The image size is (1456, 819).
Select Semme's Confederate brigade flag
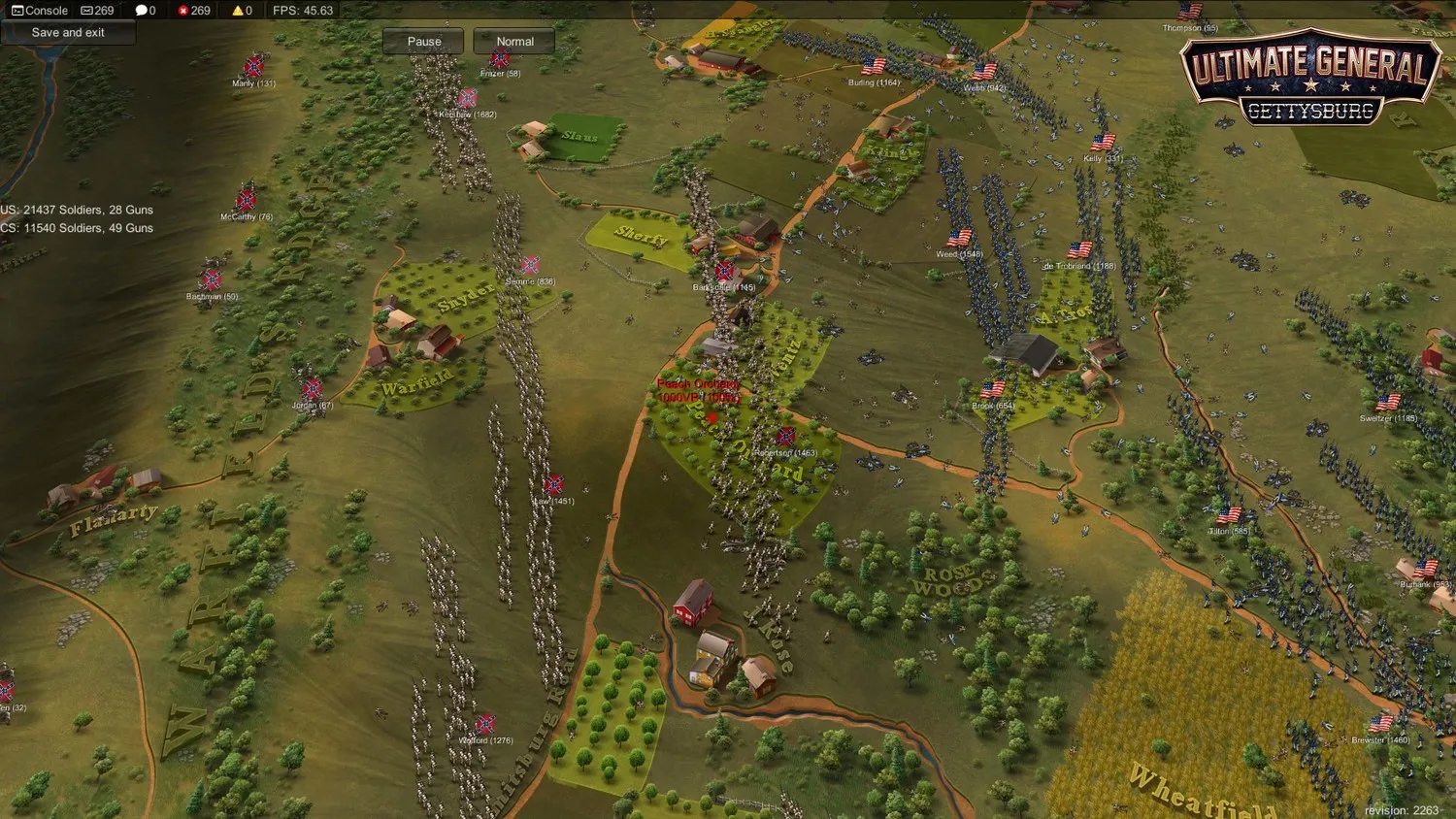tap(530, 266)
